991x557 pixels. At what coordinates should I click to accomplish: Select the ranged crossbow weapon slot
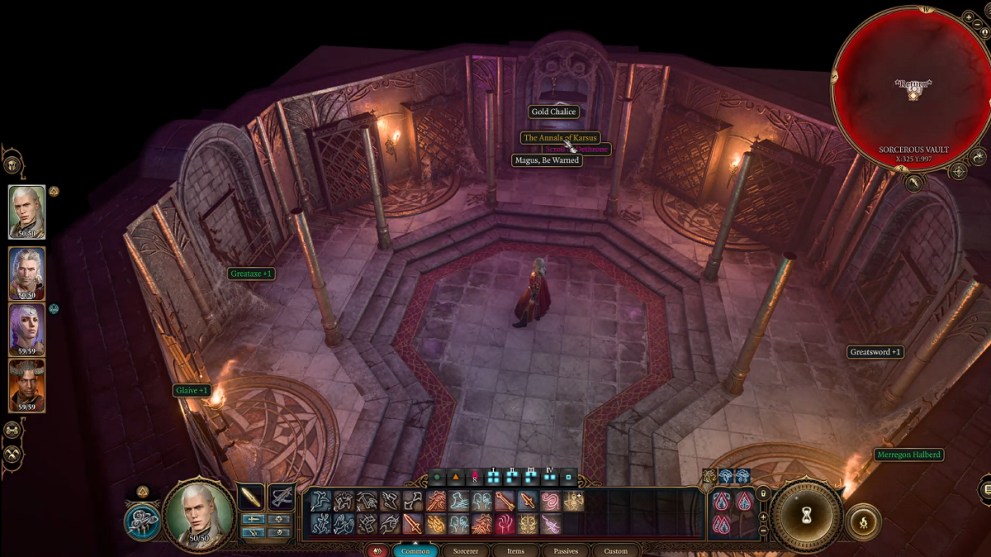click(281, 496)
